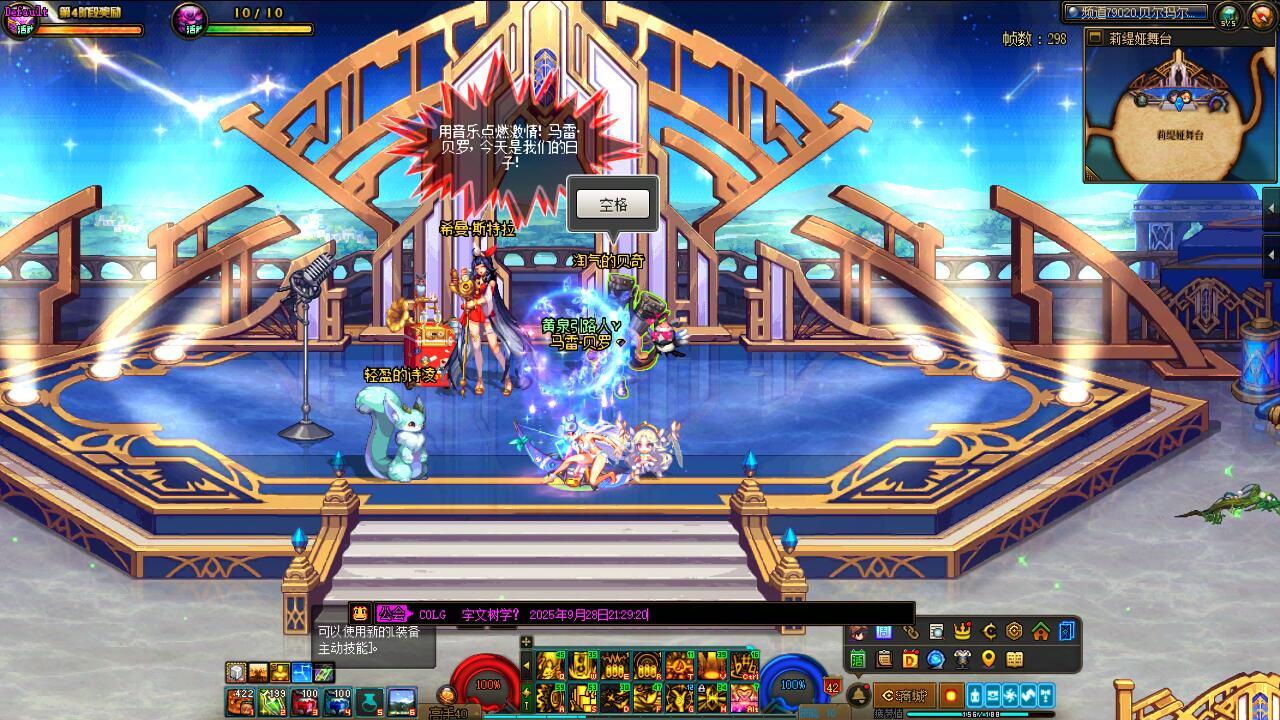Use the blue potion in slot 4
This screenshot has width=1280, height=720.
(x=338, y=702)
